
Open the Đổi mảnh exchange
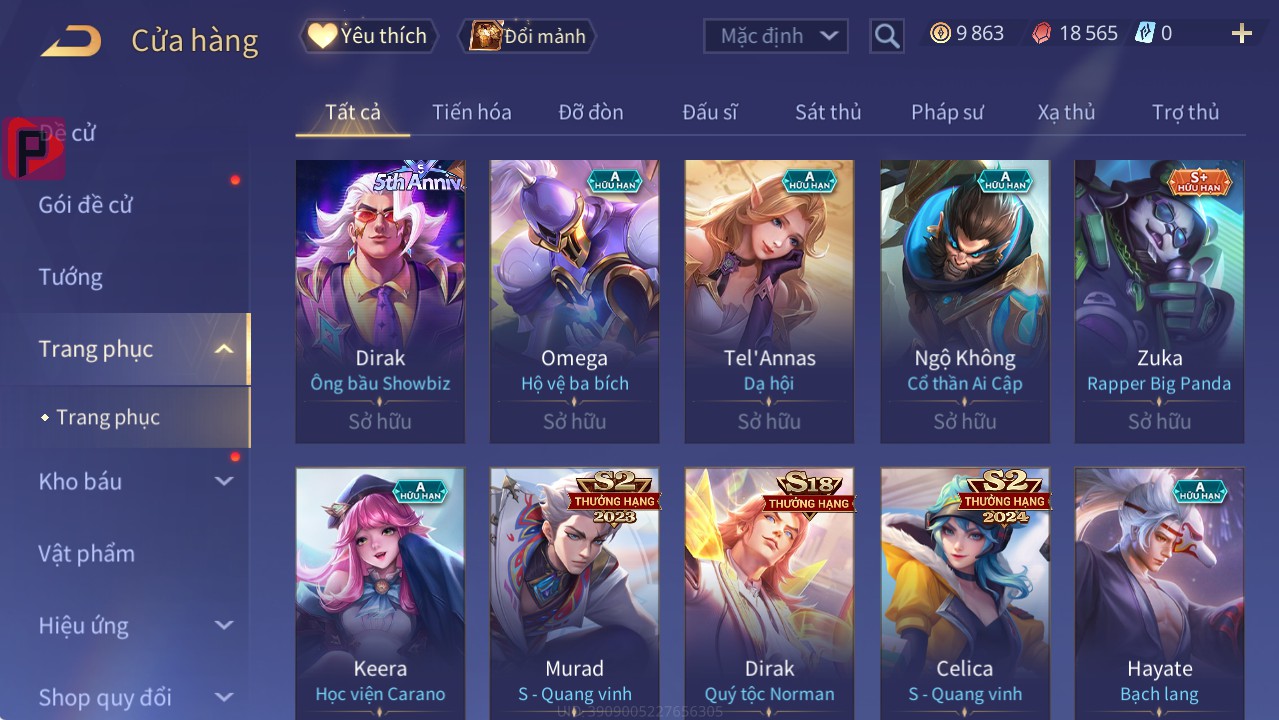528,36
